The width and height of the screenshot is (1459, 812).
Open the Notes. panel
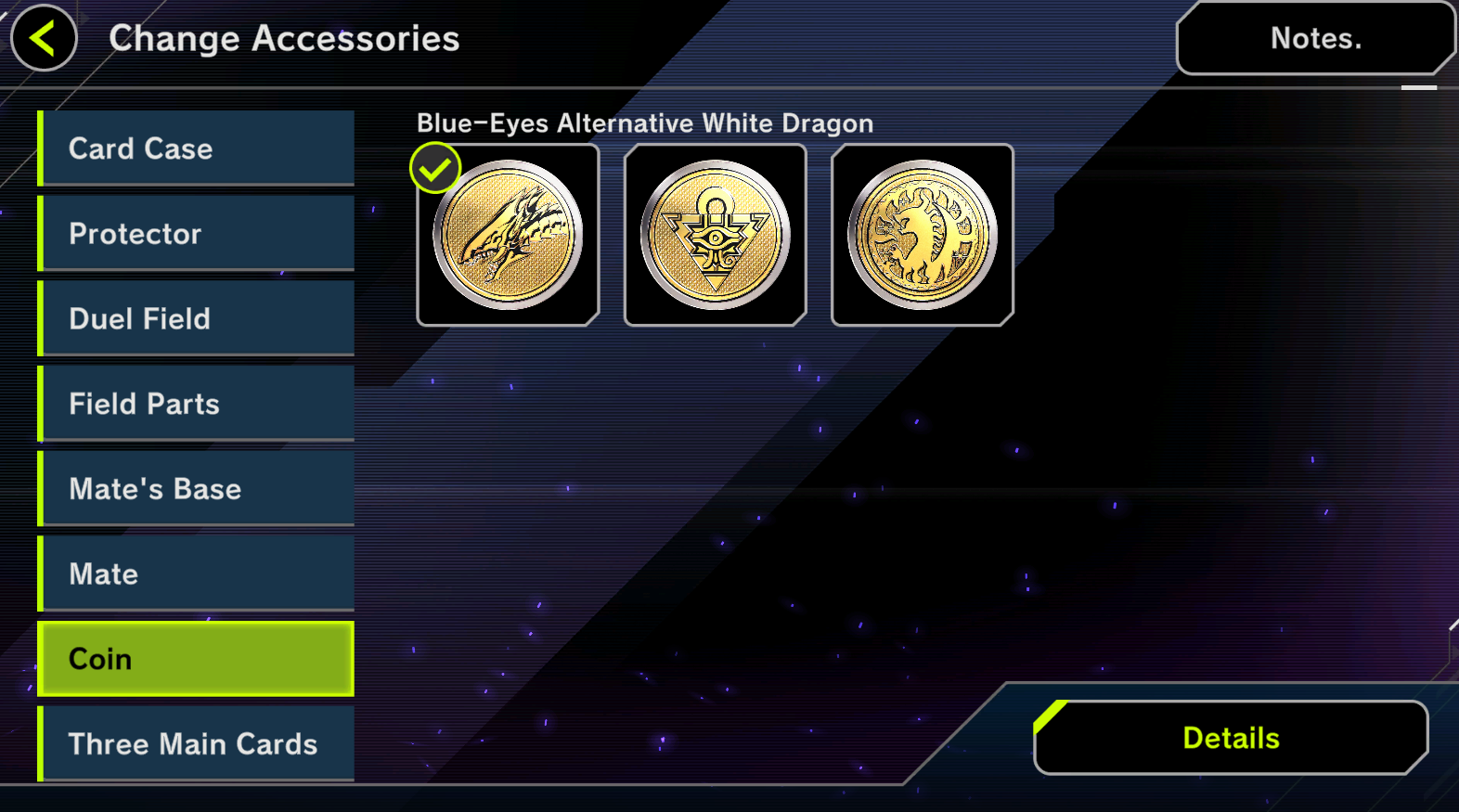(1314, 38)
